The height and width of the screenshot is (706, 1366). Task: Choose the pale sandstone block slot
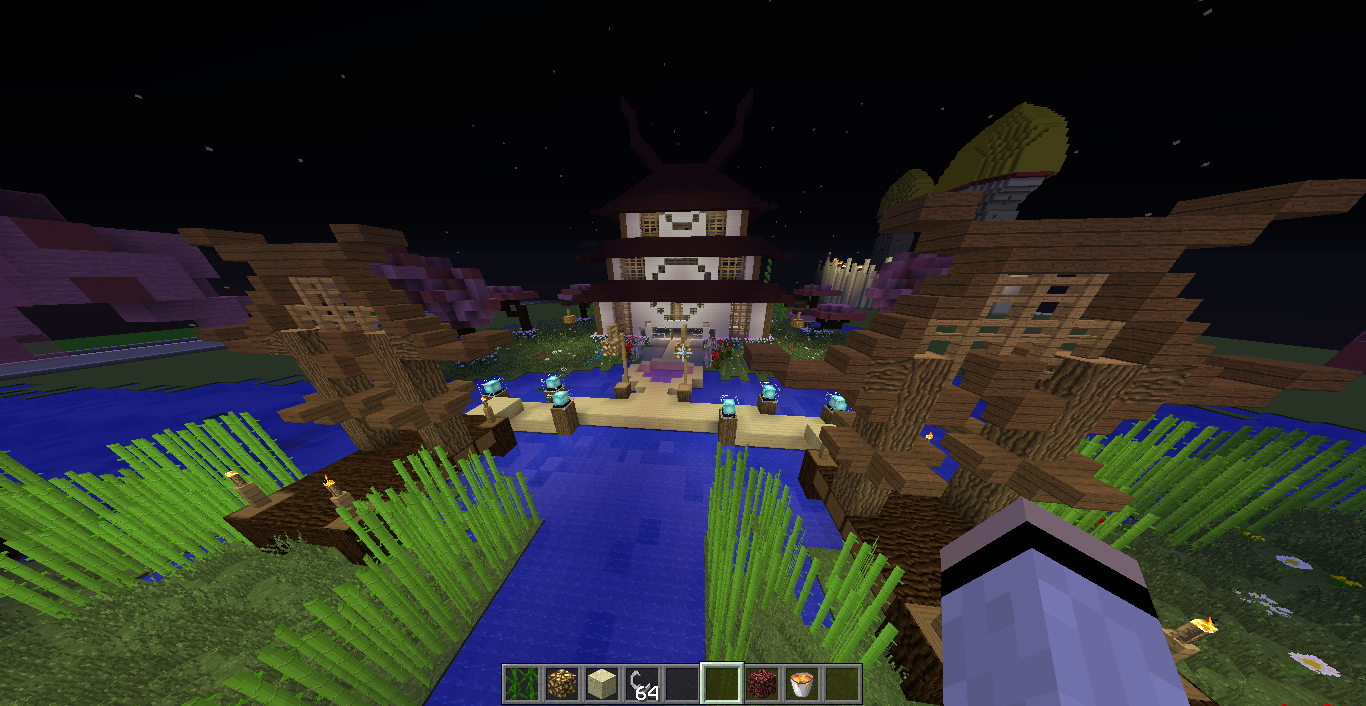pyautogui.click(x=601, y=684)
